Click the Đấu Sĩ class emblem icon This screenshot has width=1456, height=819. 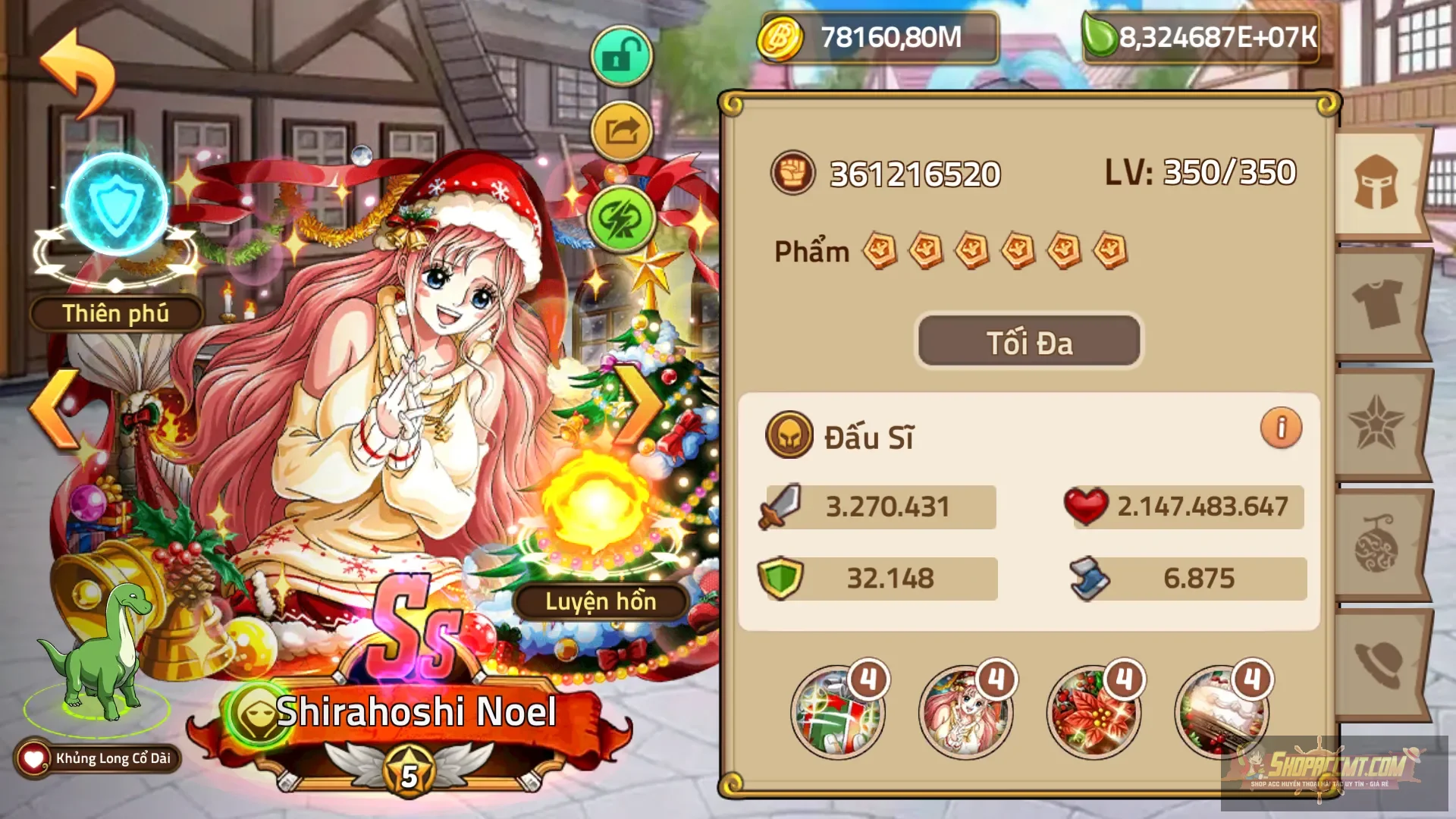789,435
